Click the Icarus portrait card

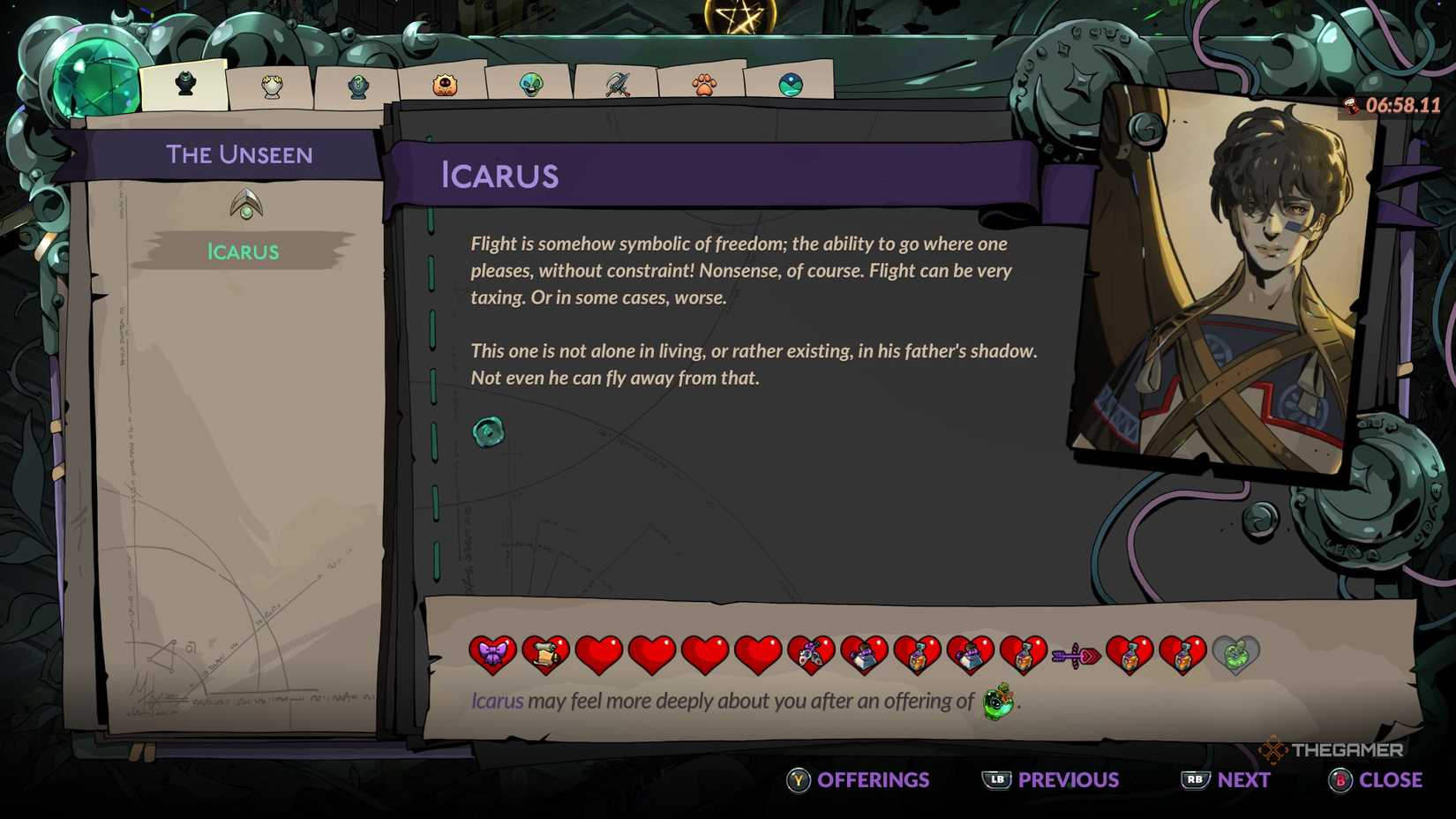[1225, 282]
